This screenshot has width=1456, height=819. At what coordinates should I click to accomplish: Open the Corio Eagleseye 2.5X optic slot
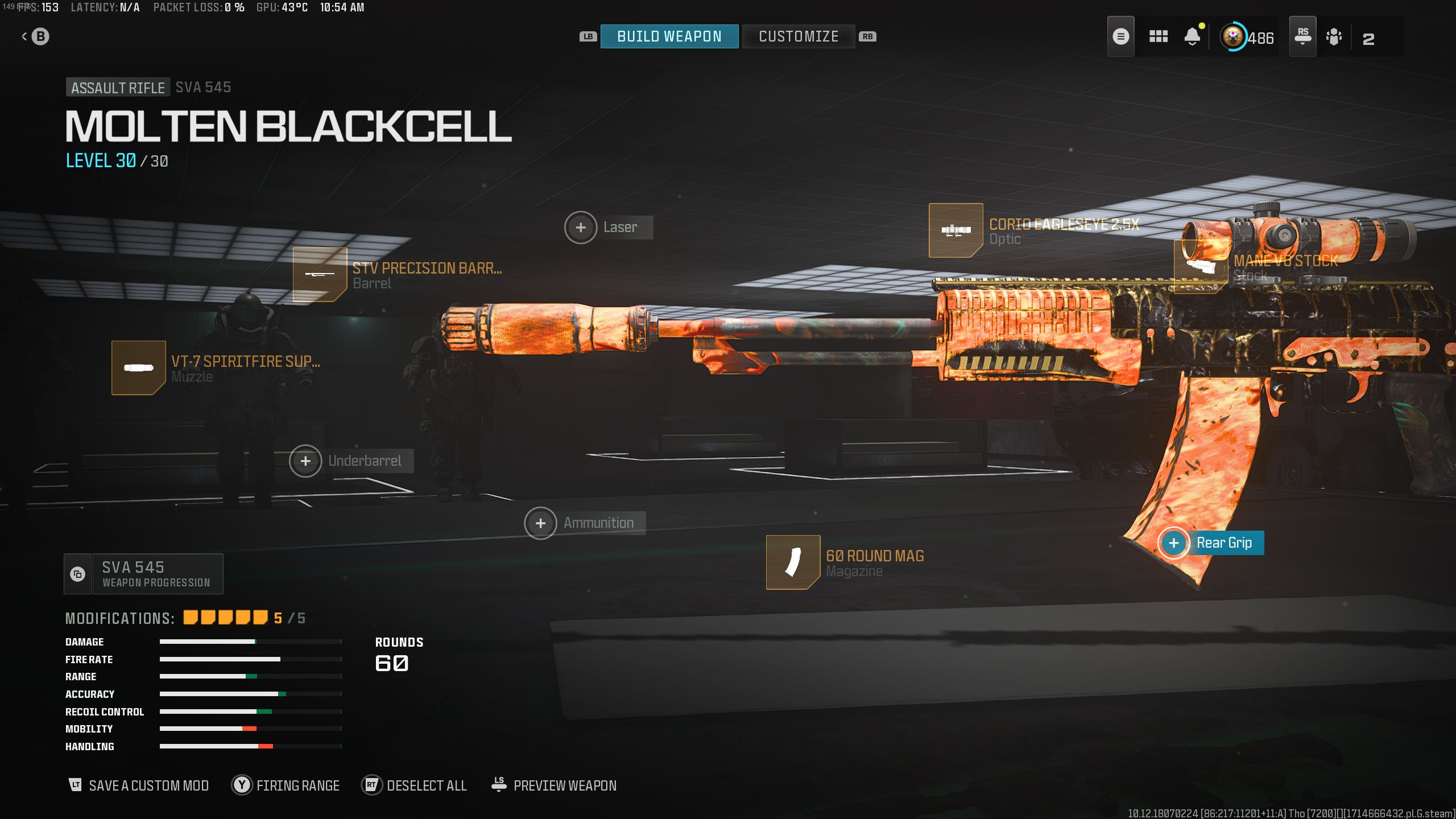(x=955, y=230)
